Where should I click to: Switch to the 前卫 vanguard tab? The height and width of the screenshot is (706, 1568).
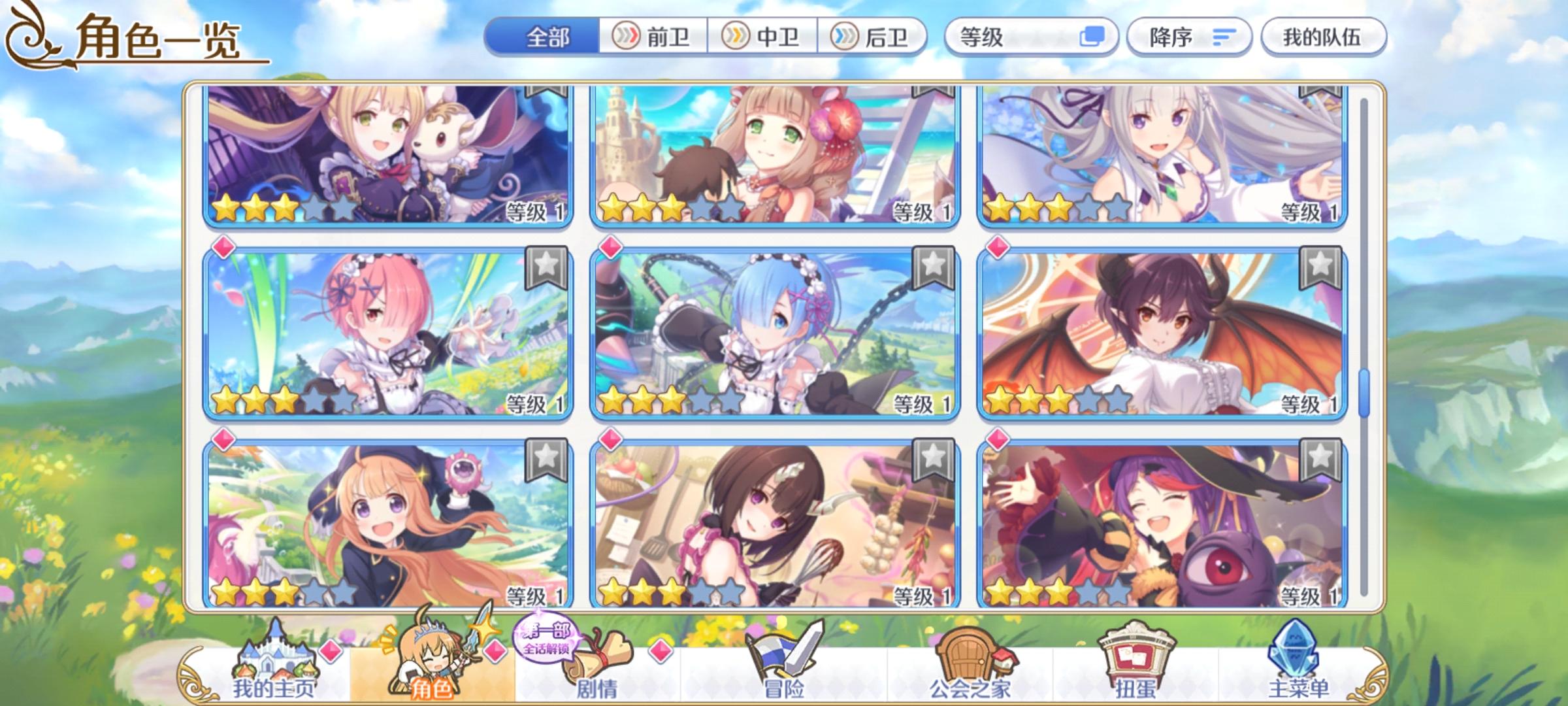(x=653, y=38)
